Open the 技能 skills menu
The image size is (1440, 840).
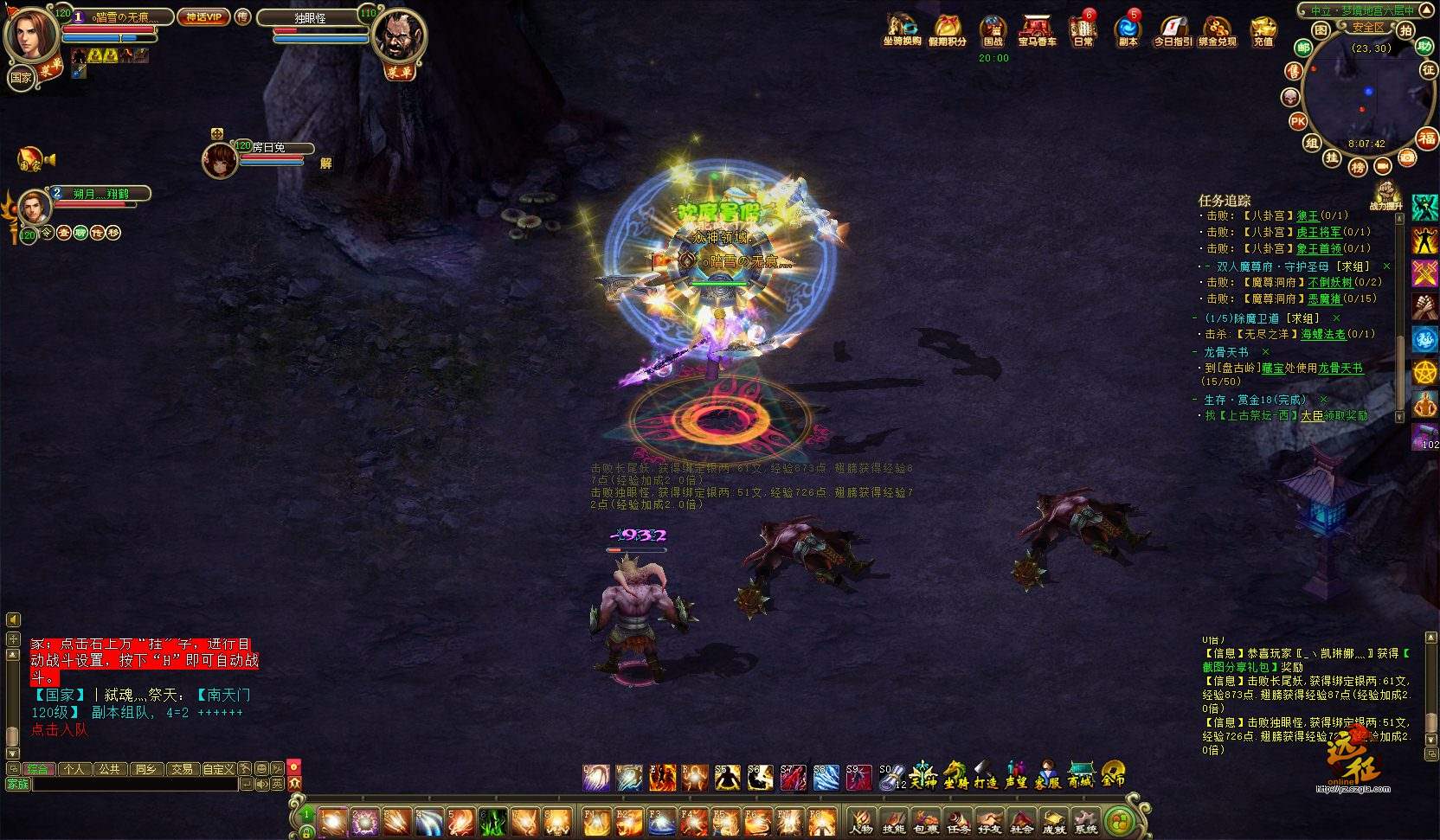tap(893, 822)
